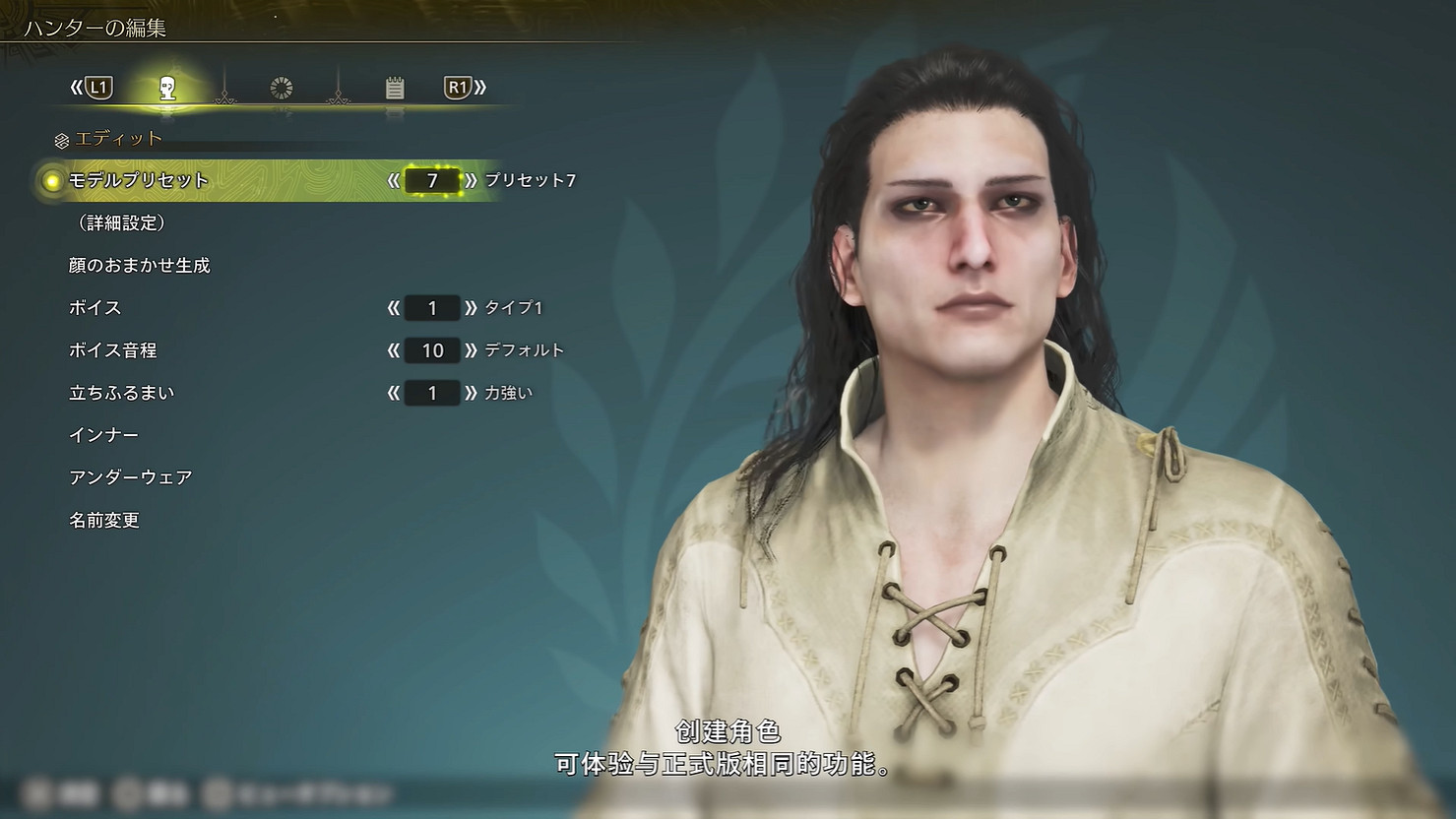This screenshot has height=819, width=1456.
Task: Lower ボイス音程 with the left chevron
Action: (394, 350)
